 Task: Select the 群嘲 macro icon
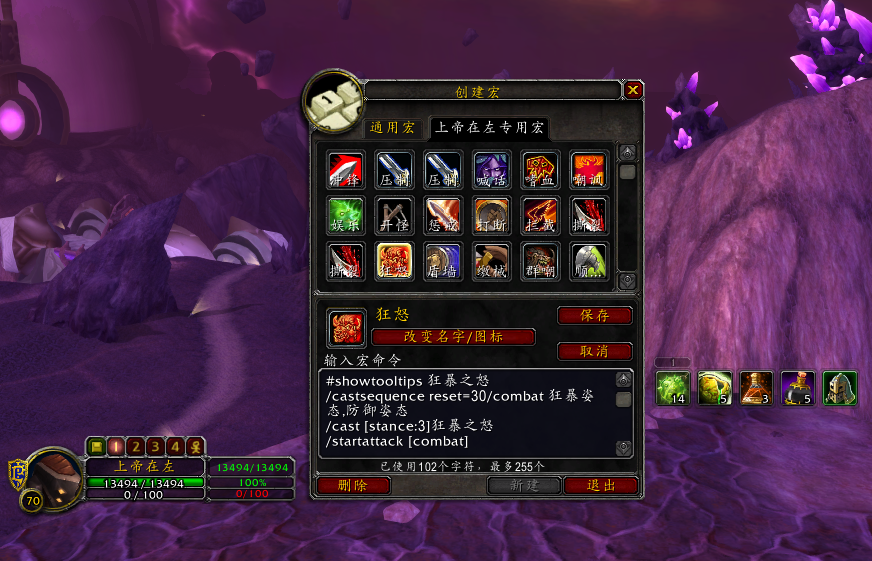[x=541, y=262]
